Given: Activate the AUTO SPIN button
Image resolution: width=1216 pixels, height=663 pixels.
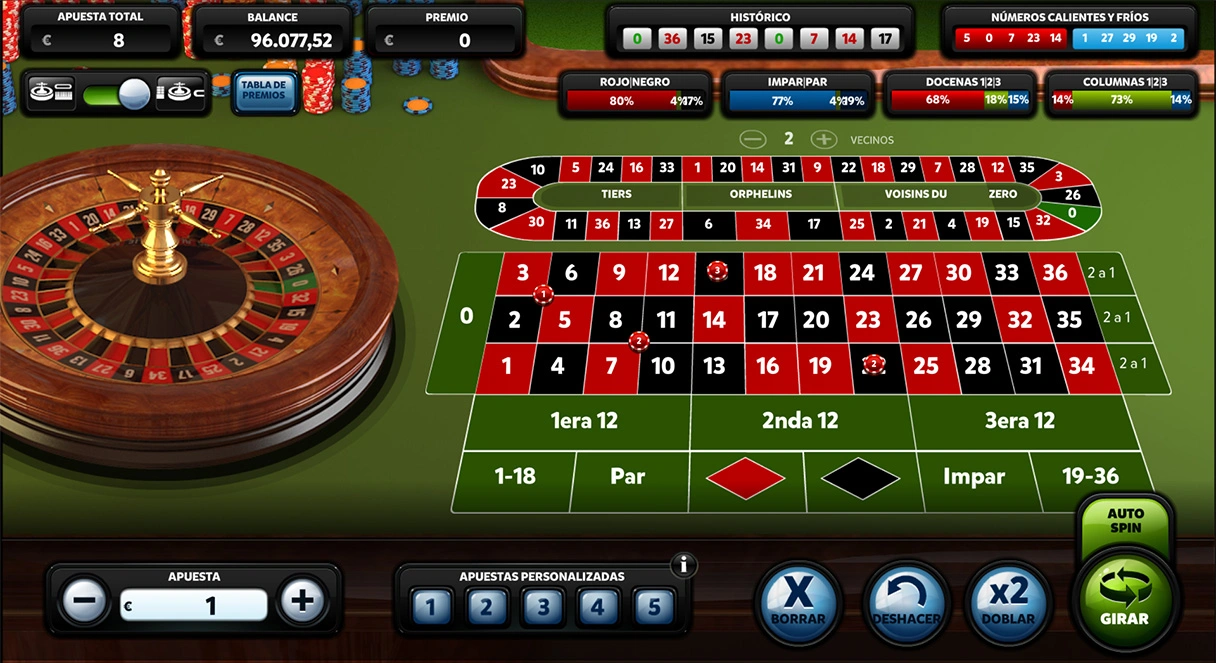Looking at the screenshot, I should (1125, 520).
